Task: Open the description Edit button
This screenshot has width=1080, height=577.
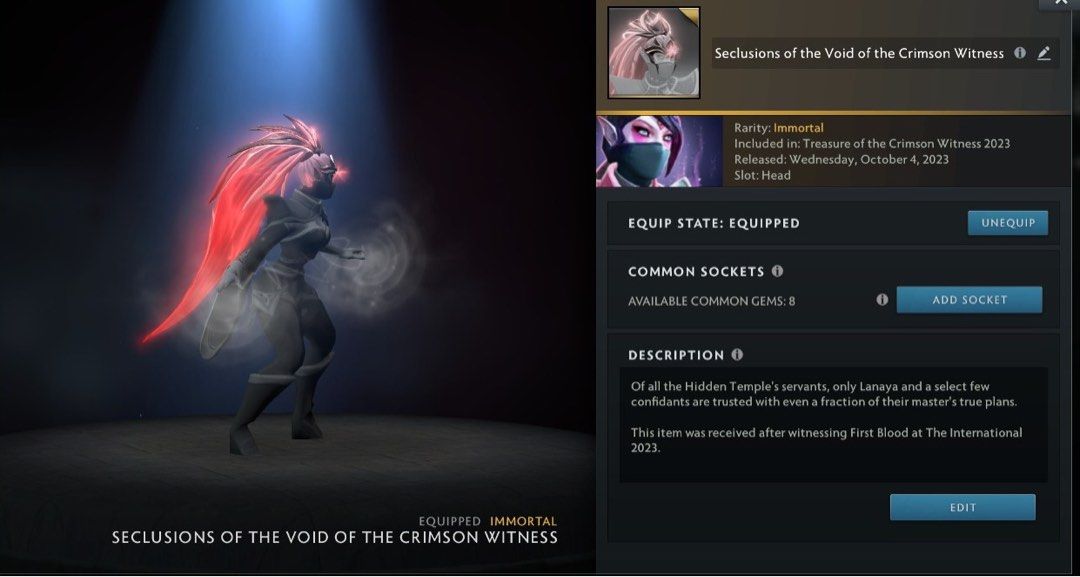Action: [x=962, y=508]
